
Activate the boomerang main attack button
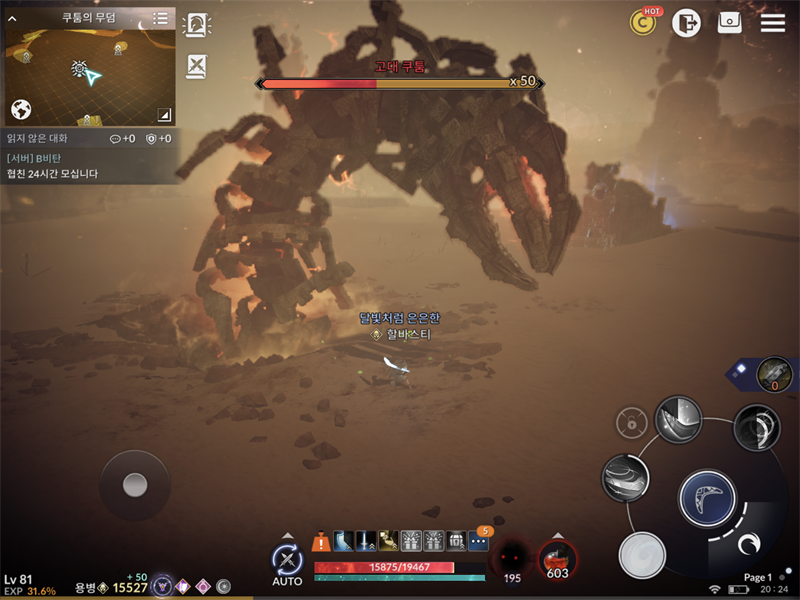click(707, 496)
